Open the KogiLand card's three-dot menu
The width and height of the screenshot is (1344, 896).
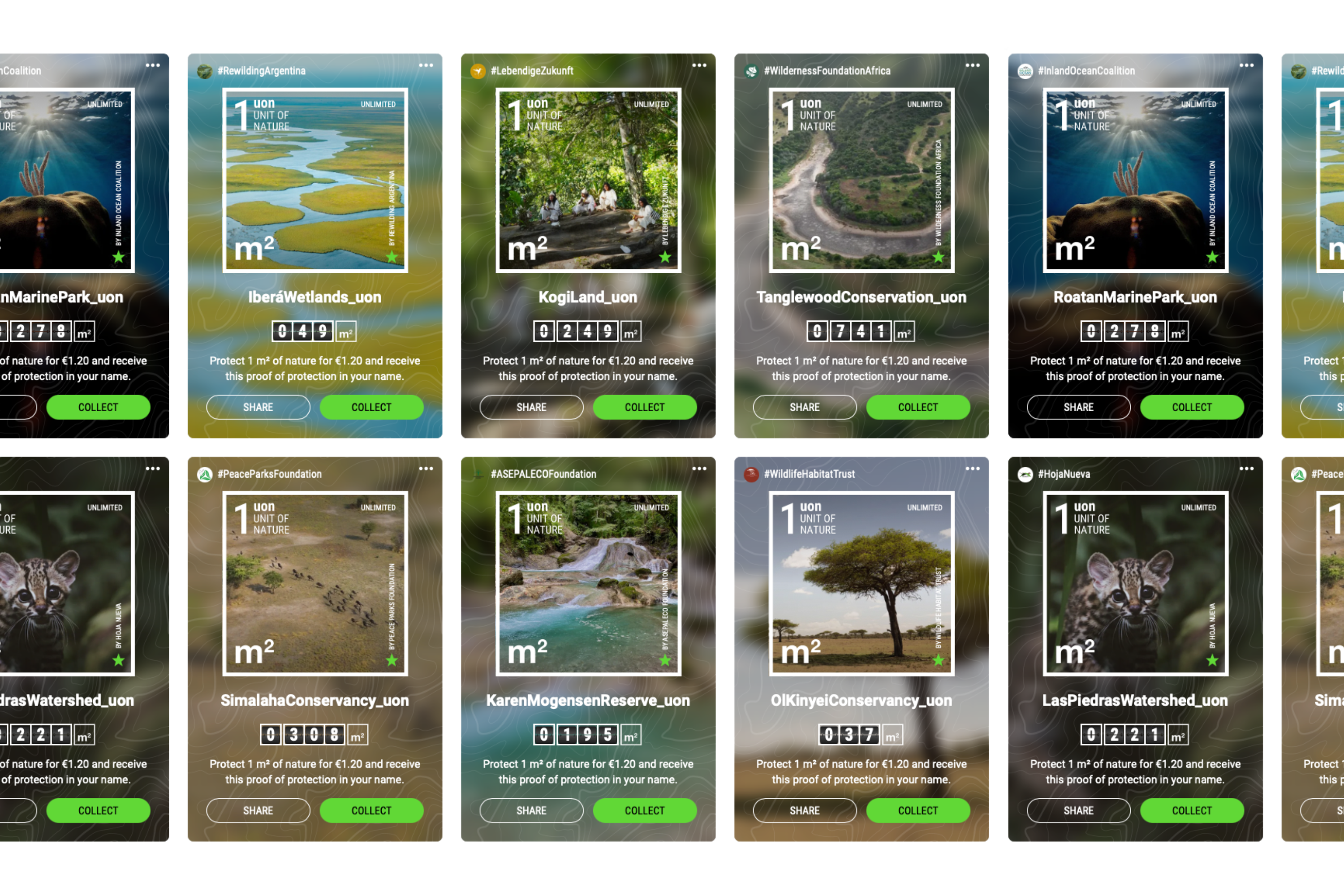699,66
